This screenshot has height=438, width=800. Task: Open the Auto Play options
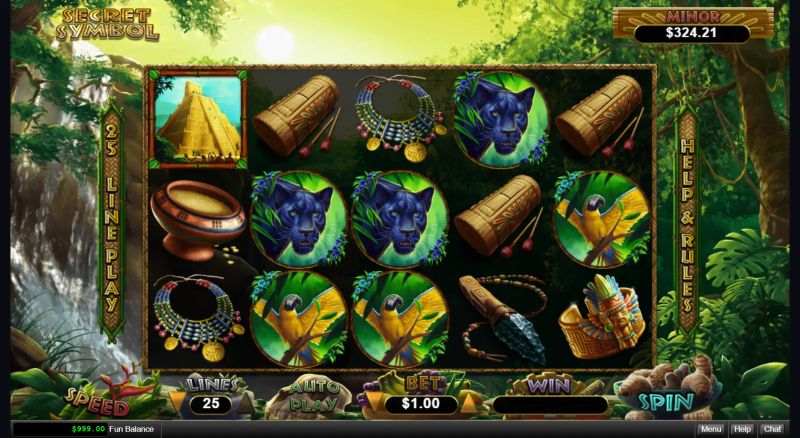coord(313,398)
